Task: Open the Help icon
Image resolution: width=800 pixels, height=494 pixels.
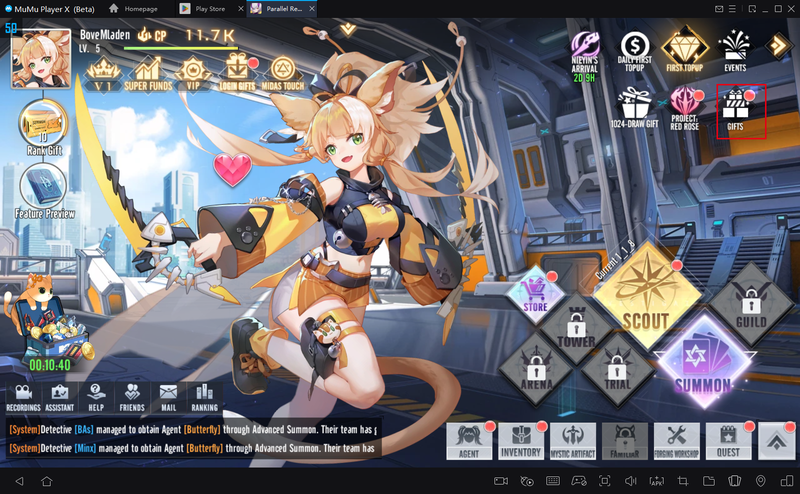Action: coord(96,395)
